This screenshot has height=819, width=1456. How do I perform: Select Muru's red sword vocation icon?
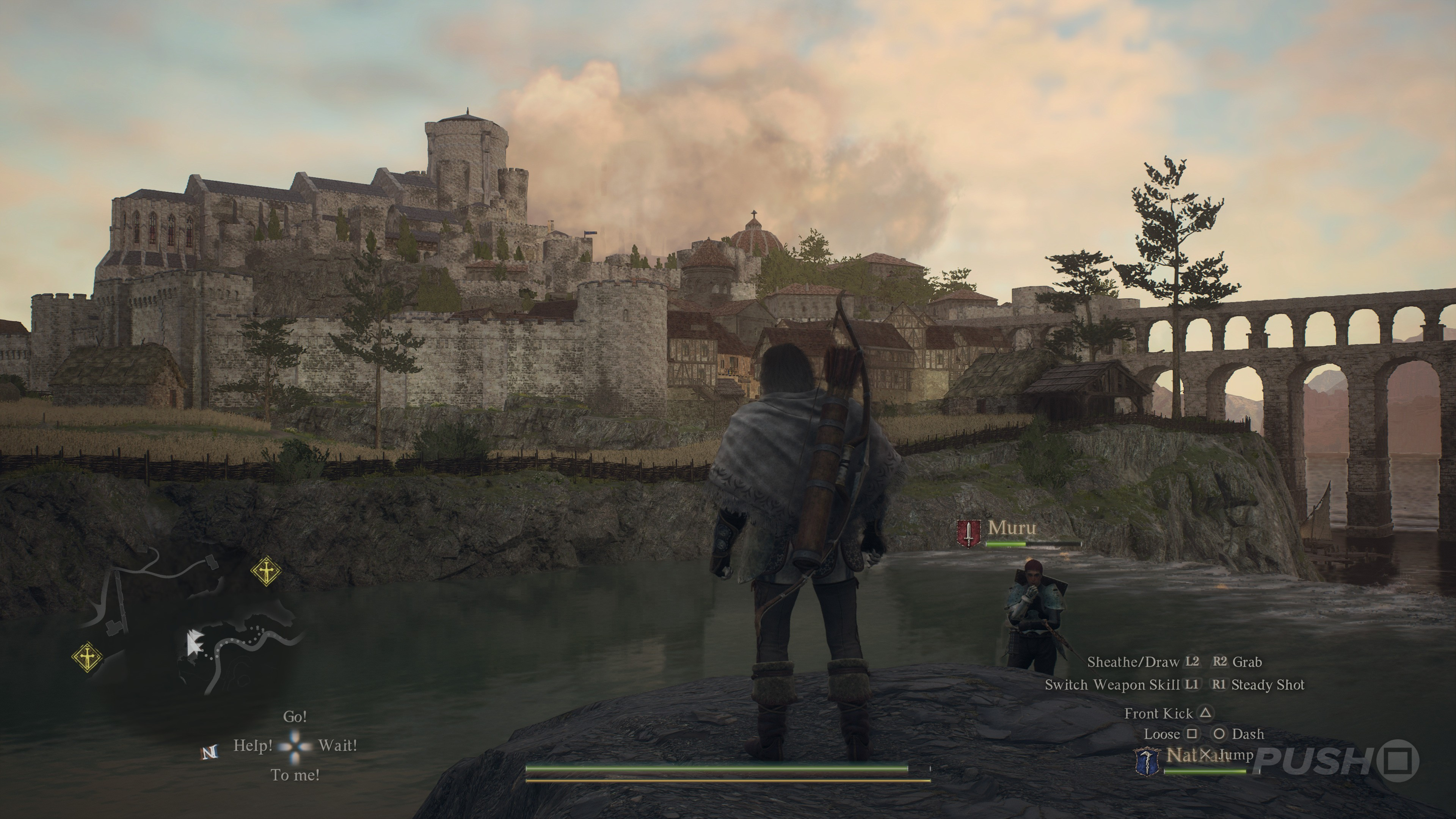click(x=969, y=533)
